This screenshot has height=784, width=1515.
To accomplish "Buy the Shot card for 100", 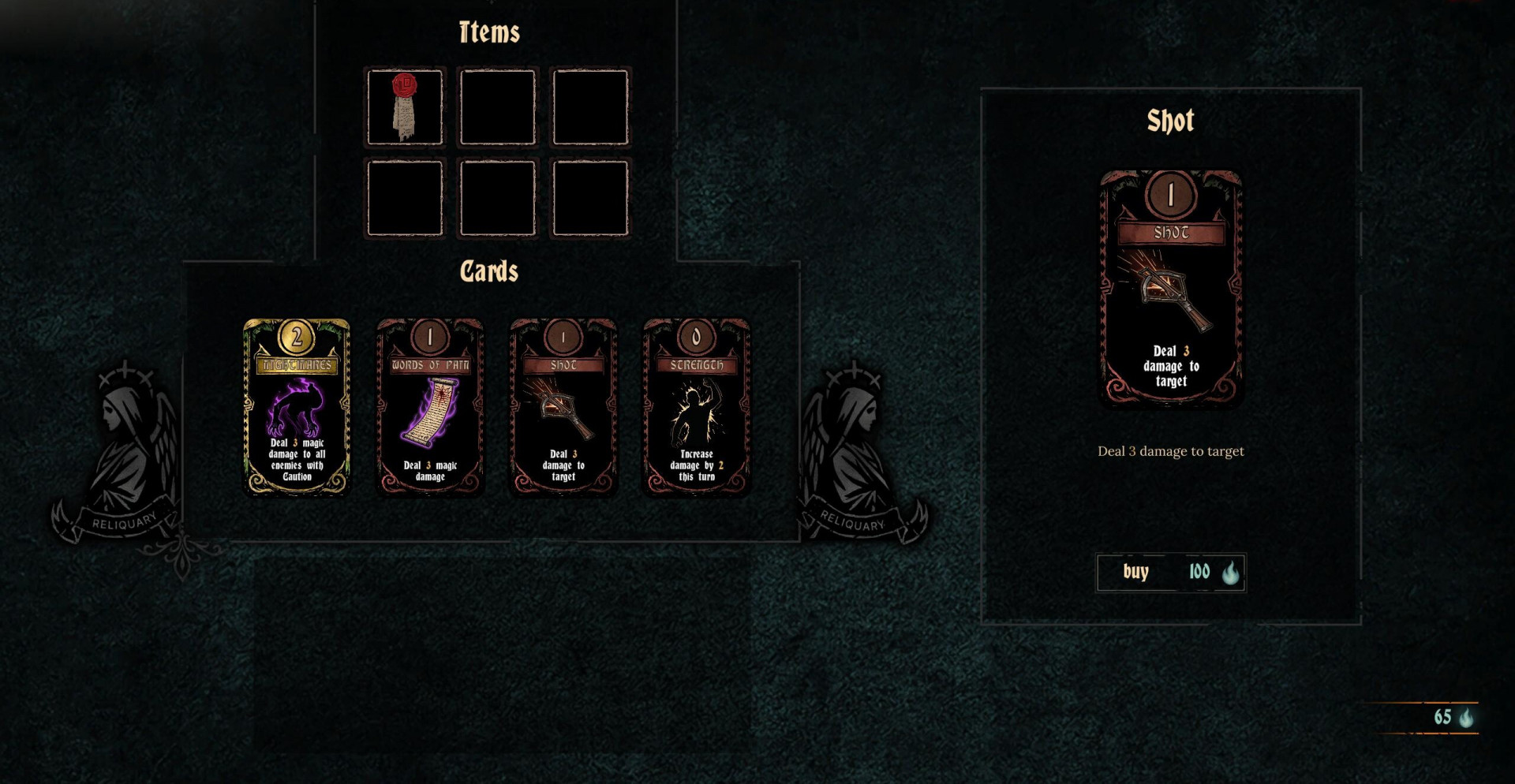I will [1170, 573].
